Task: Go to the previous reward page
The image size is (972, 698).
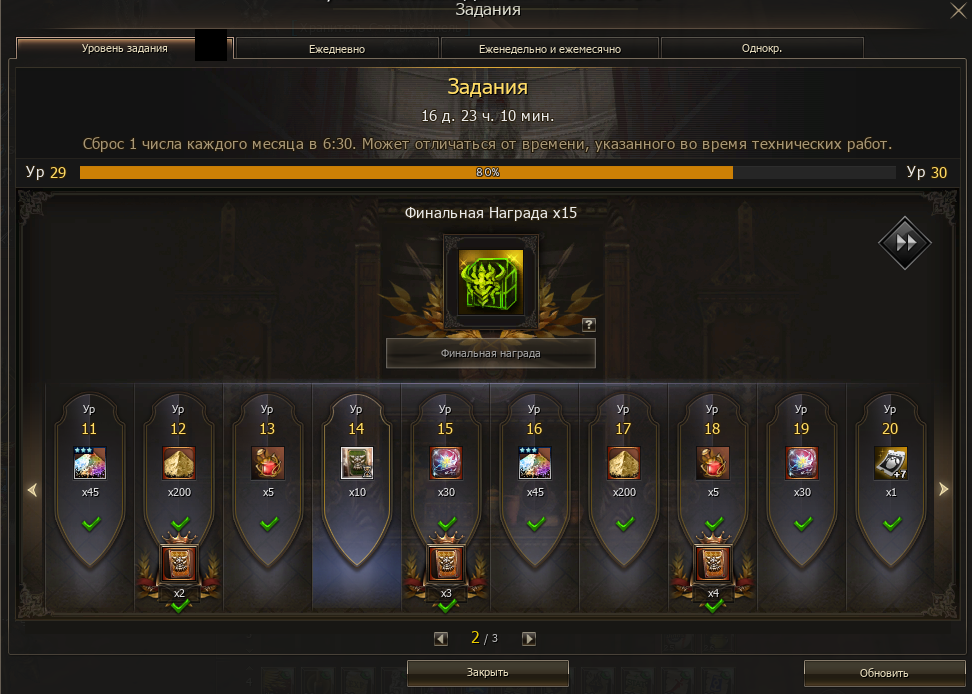Action: 441,639
